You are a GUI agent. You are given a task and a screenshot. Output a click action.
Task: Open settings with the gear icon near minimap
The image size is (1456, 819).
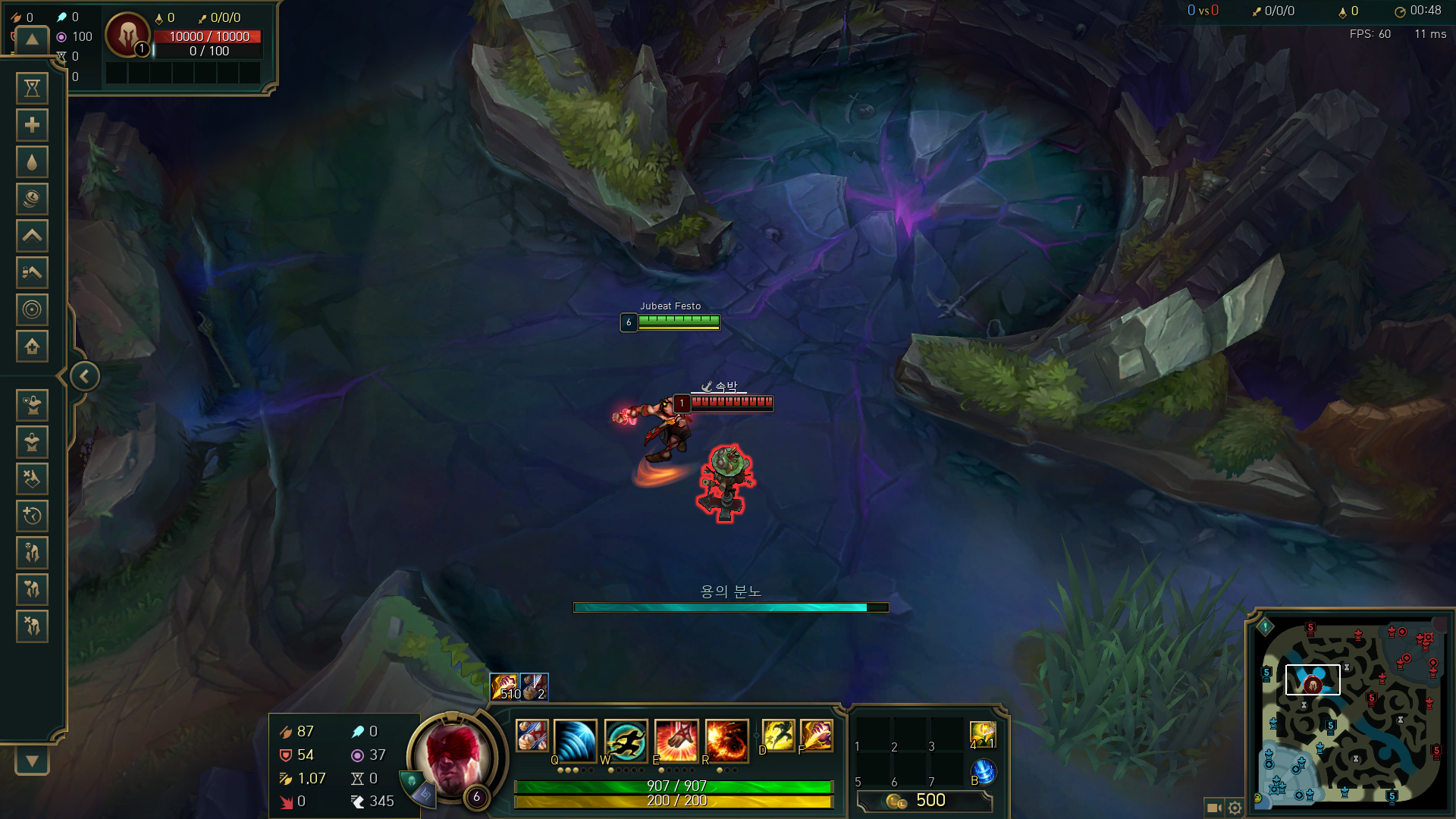[1235, 808]
